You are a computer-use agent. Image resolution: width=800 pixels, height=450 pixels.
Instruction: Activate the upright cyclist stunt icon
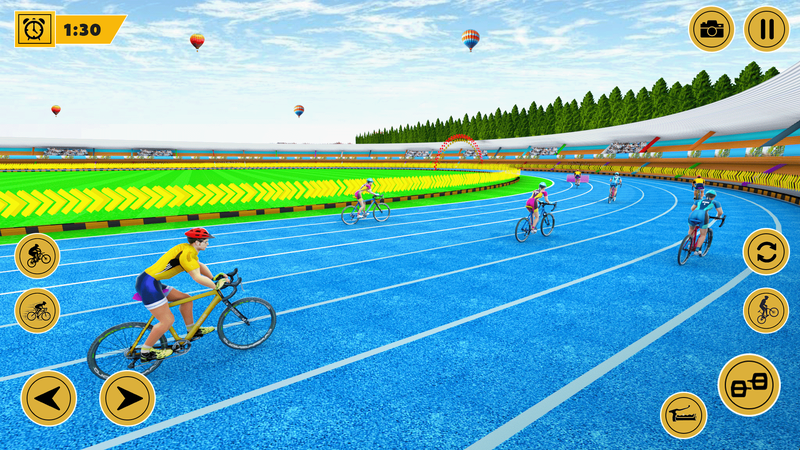tap(37, 255)
